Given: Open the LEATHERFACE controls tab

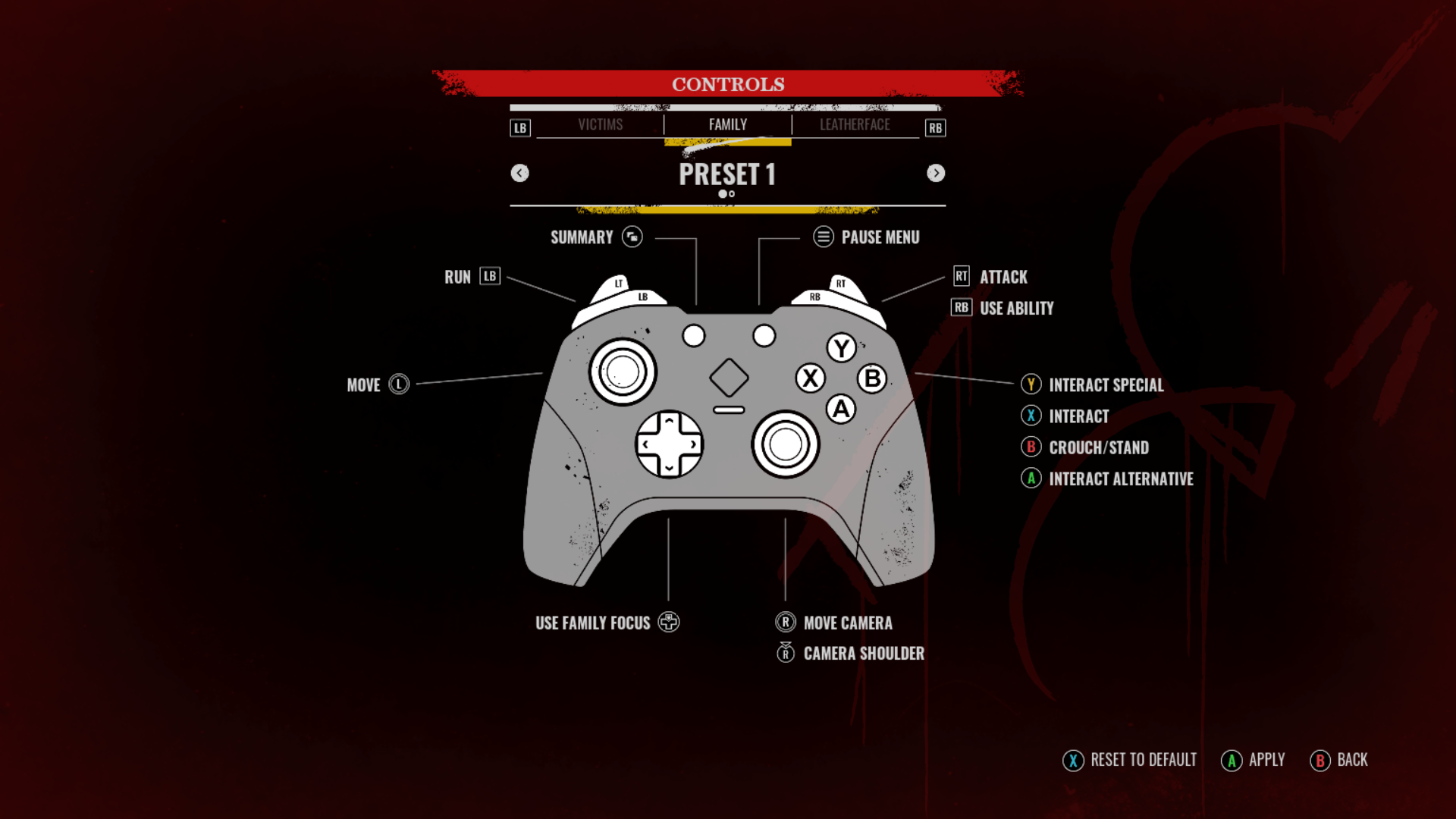Looking at the screenshot, I should (854, 124).
